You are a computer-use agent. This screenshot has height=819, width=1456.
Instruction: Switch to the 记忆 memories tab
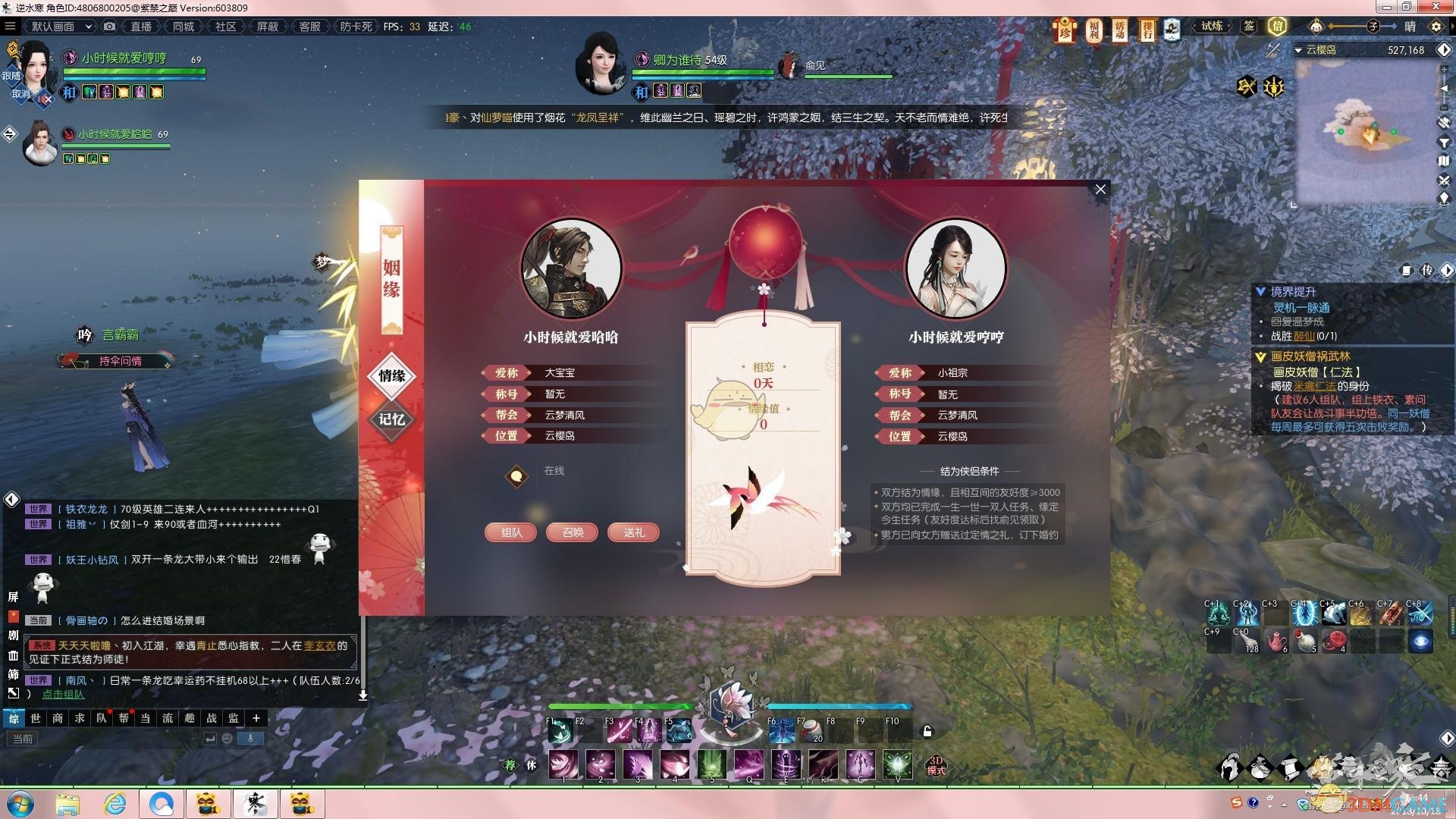point(391,418)
